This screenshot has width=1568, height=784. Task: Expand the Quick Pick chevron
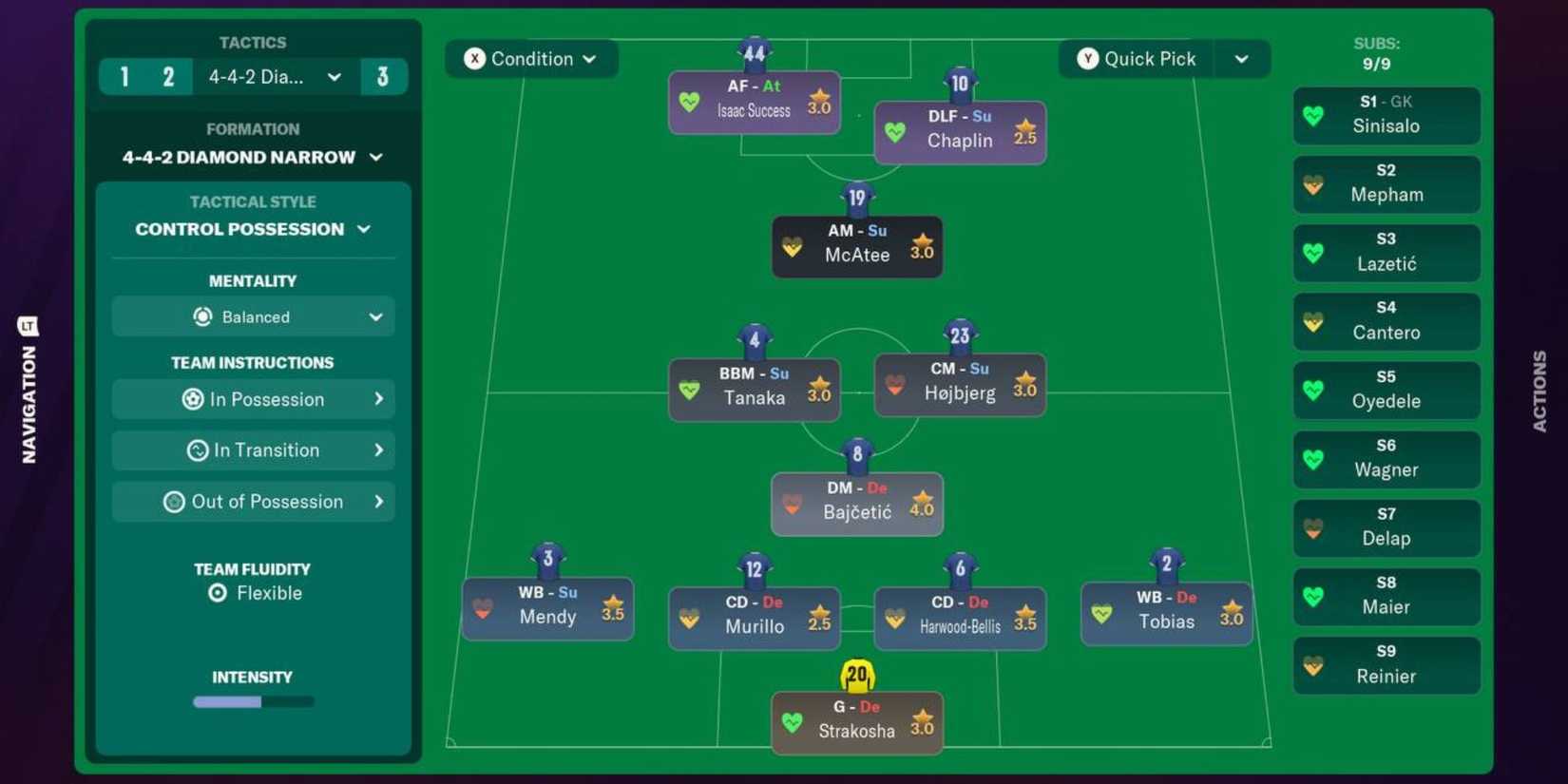pos(1242,58)
